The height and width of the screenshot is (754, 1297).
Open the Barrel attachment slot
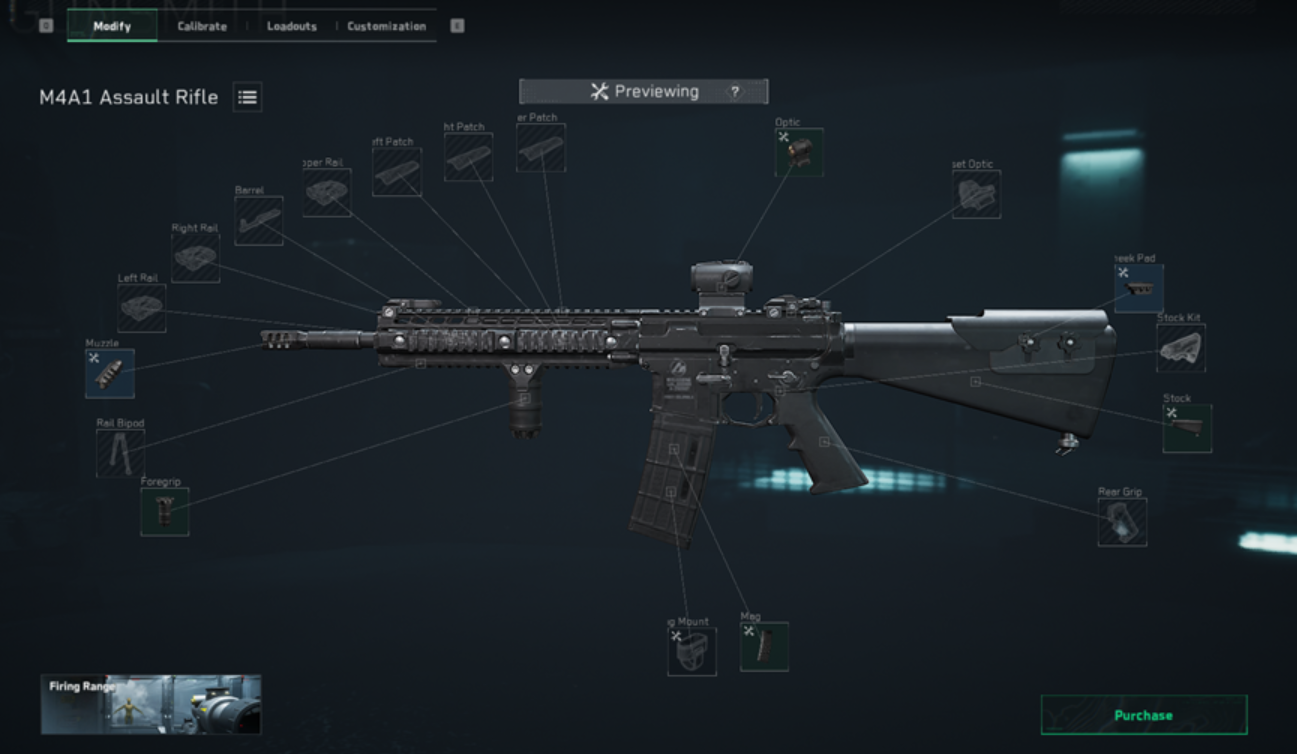(x=259, y=222)
